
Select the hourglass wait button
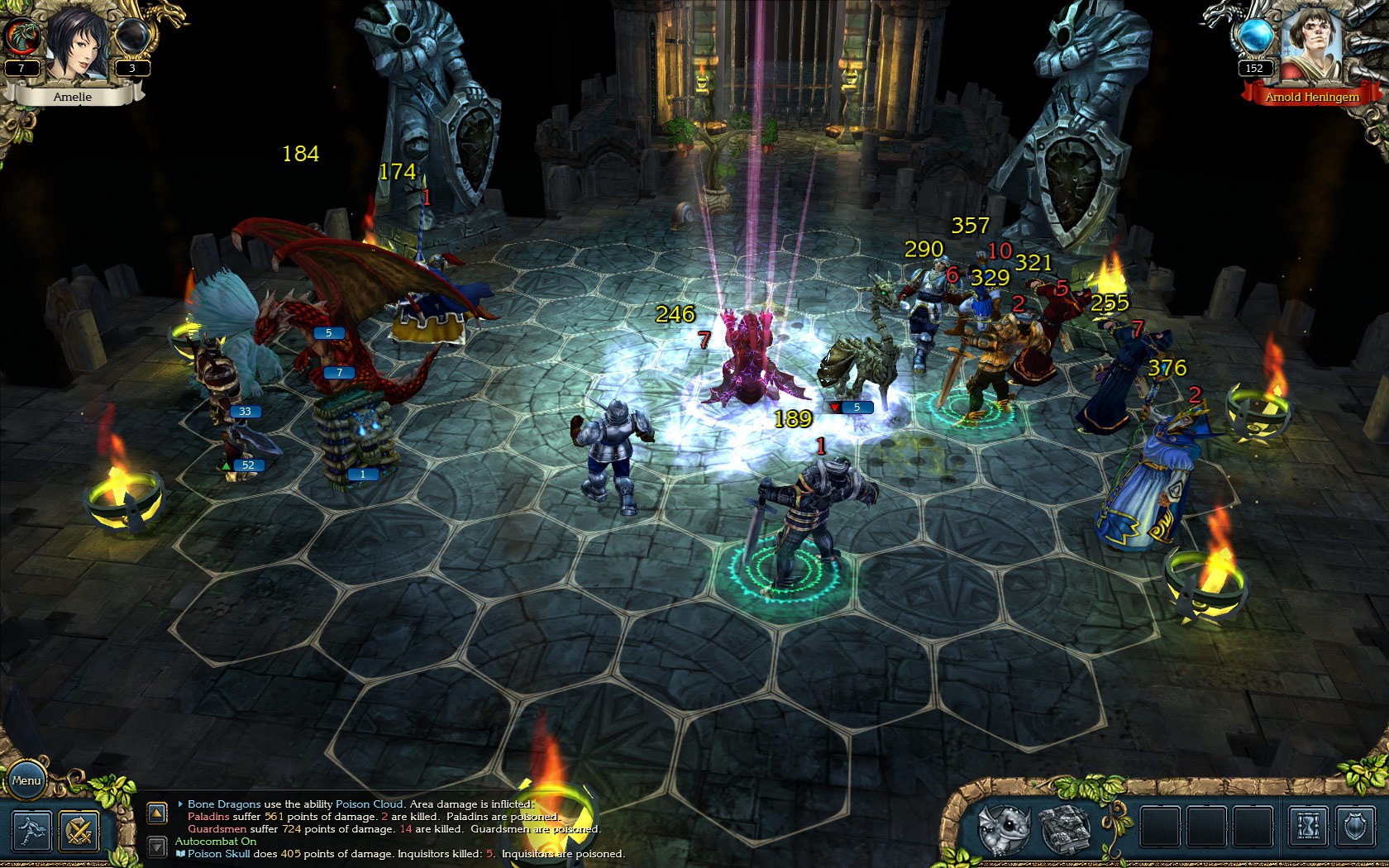[x=1309, y=827]
